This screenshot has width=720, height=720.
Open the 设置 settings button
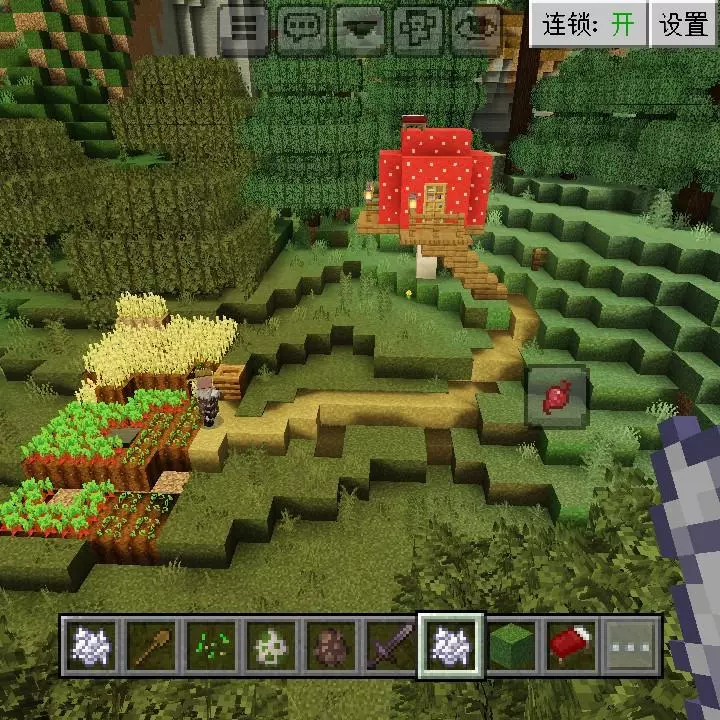point(684,25)
